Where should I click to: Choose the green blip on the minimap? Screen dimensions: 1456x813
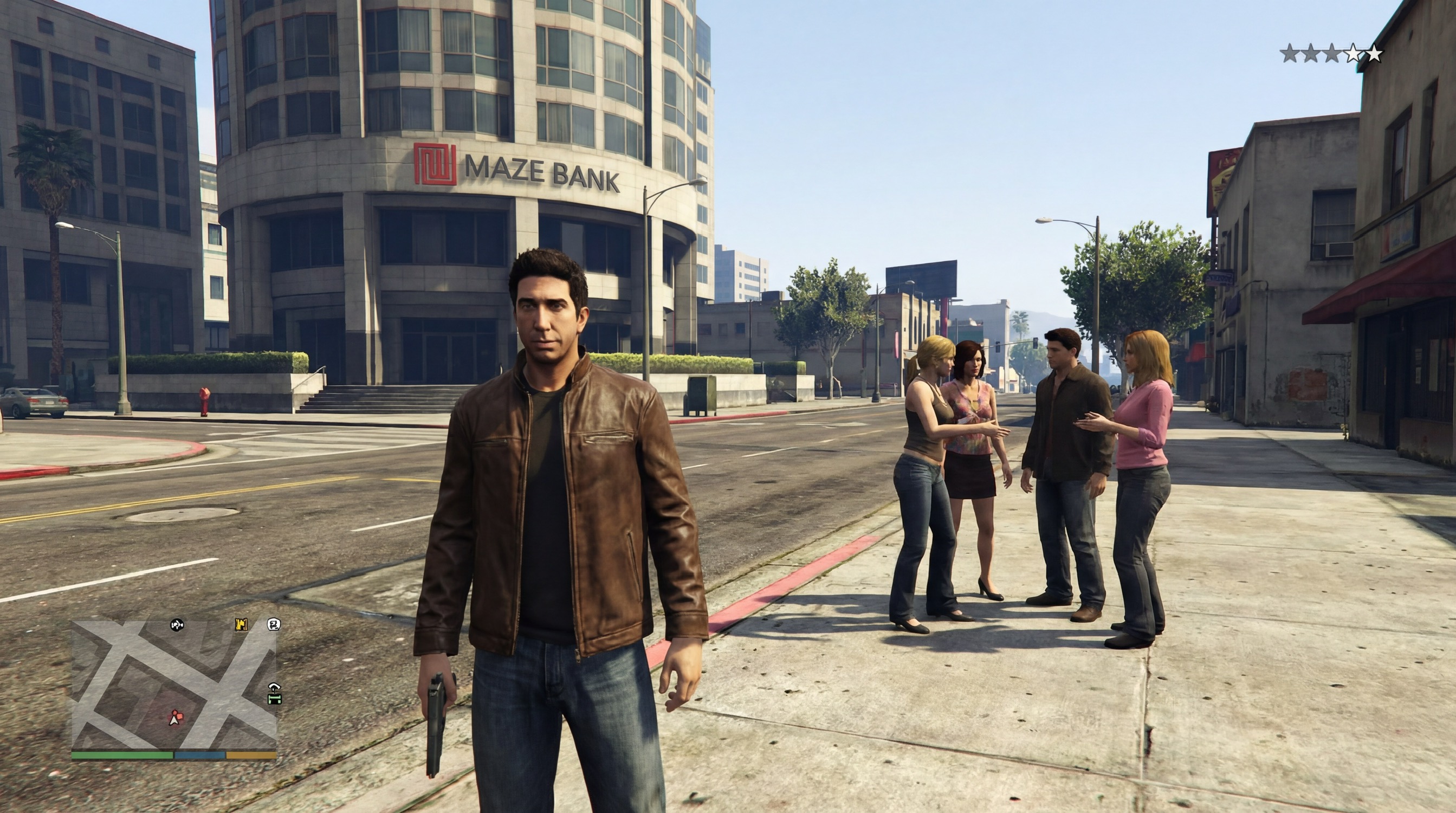coord(274,694)
